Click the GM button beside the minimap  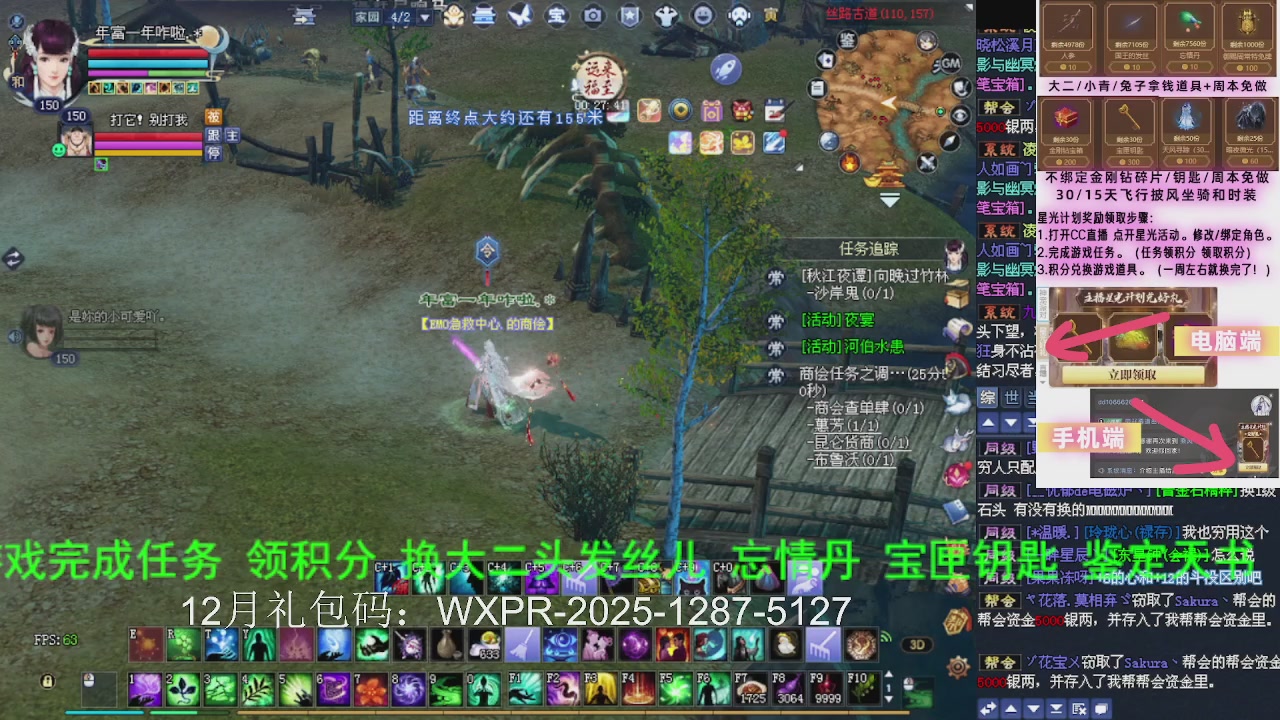(x=949, y=65)
